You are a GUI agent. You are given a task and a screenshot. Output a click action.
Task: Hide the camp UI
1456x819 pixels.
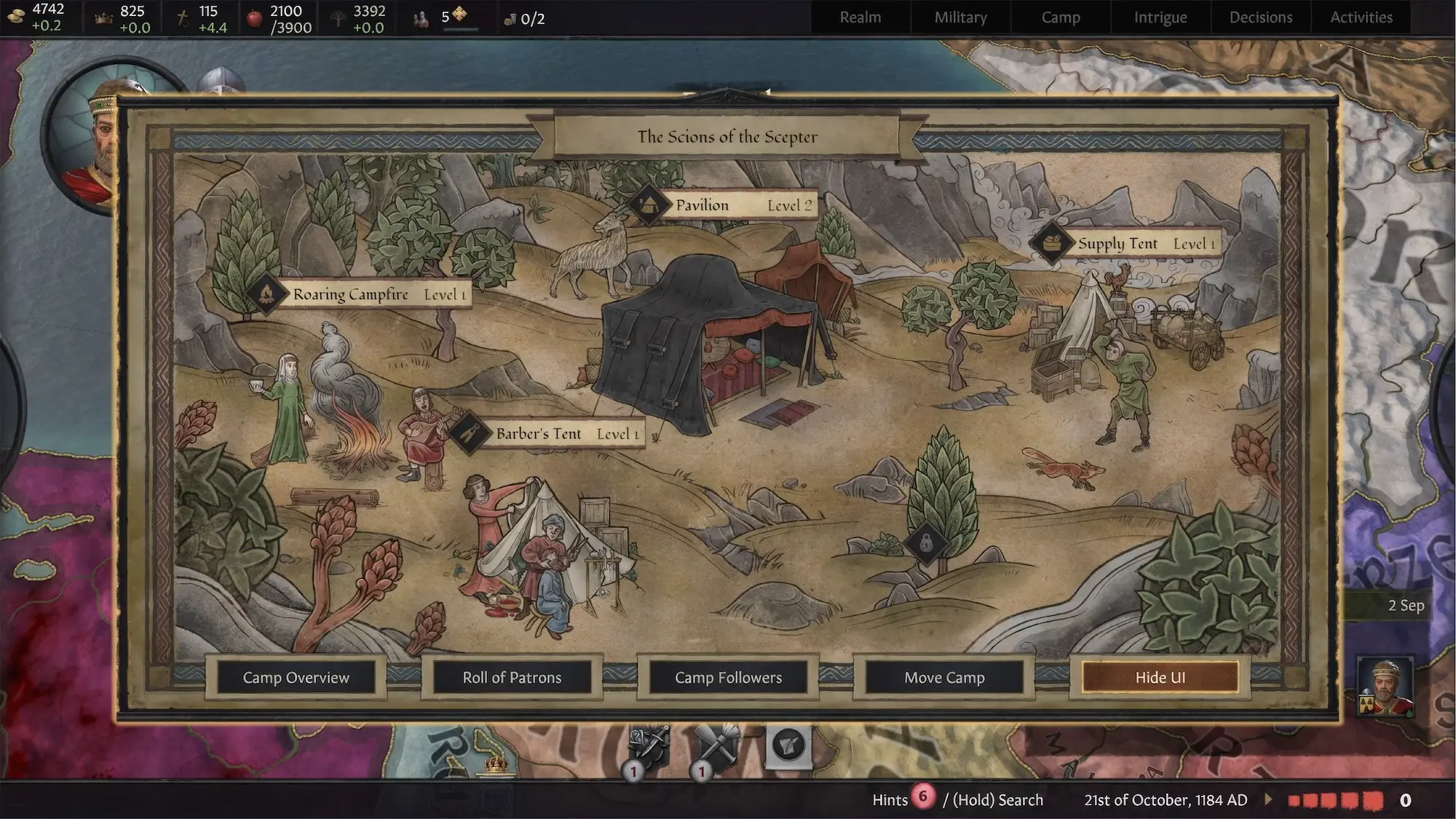(x=1160, y=678)
